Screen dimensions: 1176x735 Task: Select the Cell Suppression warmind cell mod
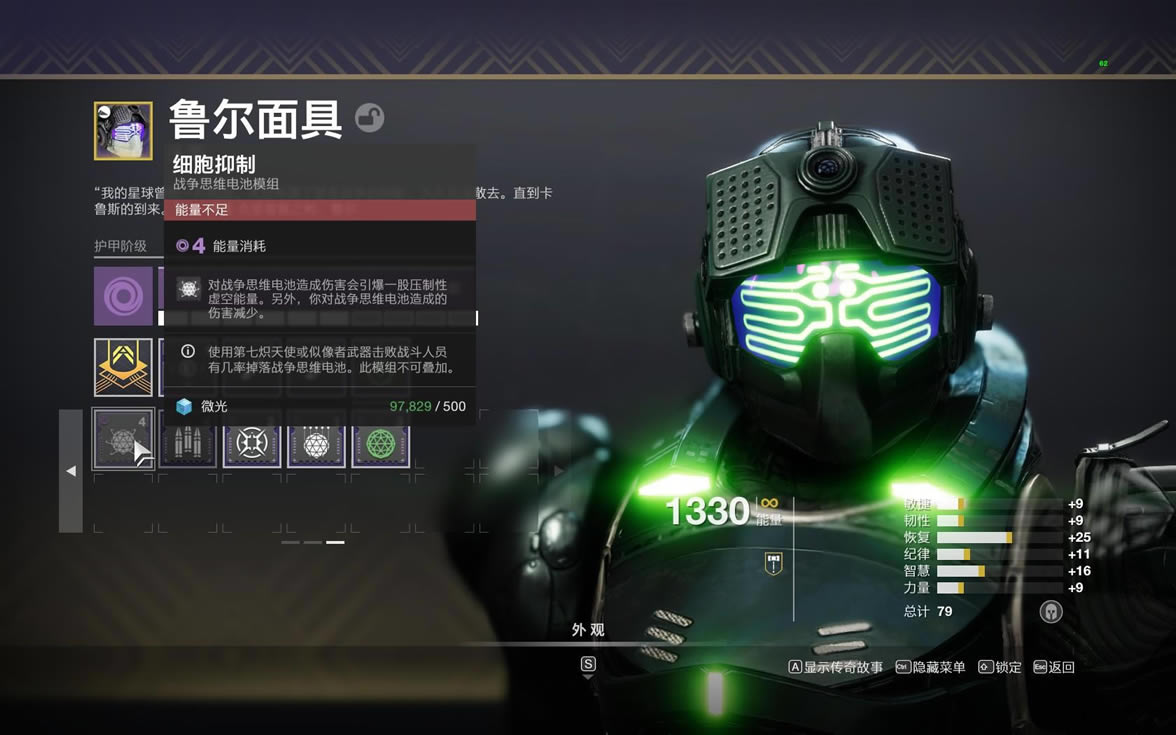(124, 439)
